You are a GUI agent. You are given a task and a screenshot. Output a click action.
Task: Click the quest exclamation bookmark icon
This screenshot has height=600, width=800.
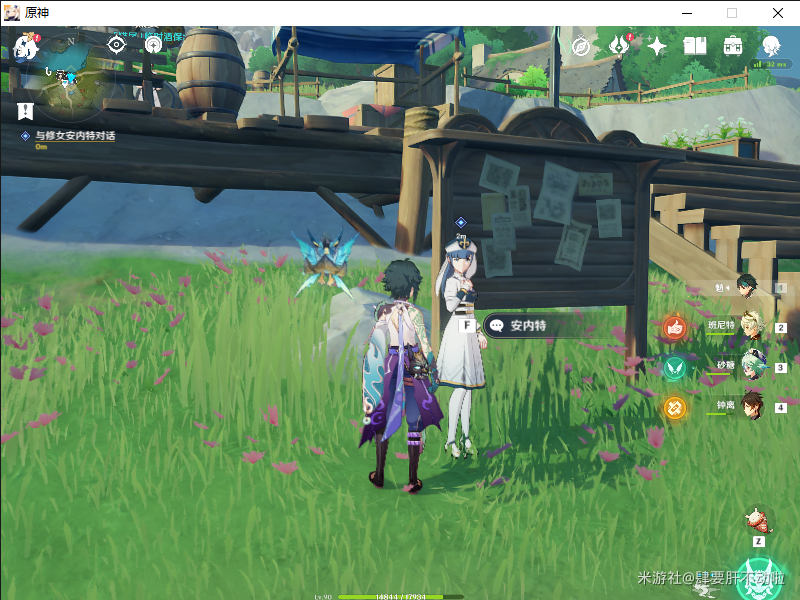pos(25,110)
